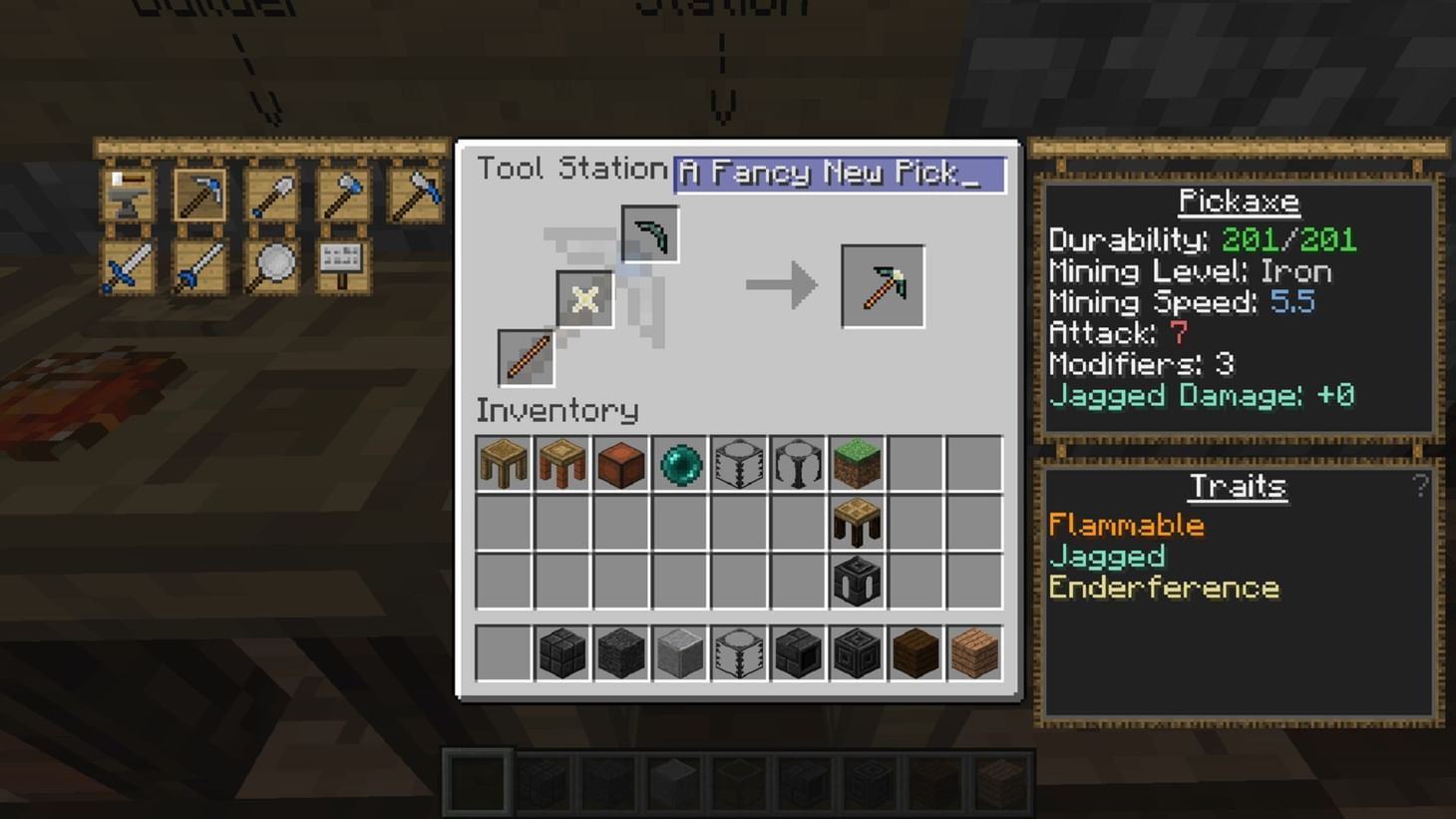This screenshot has height=819, width=1456.
Task: Click the pickaxe head in the top crafting slot
Action: 649,233
